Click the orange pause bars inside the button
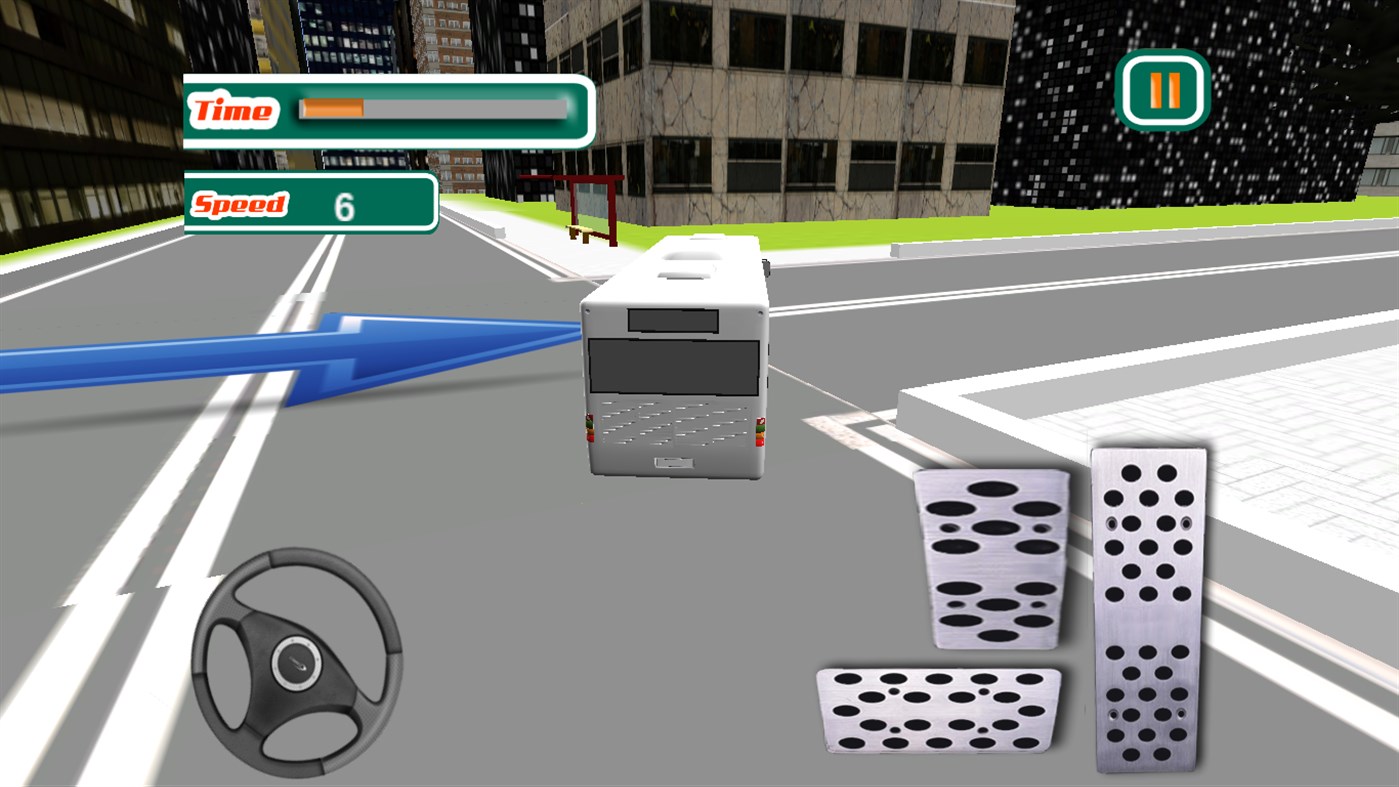Screen dimensions: 1399x787 click(1163, 92)
